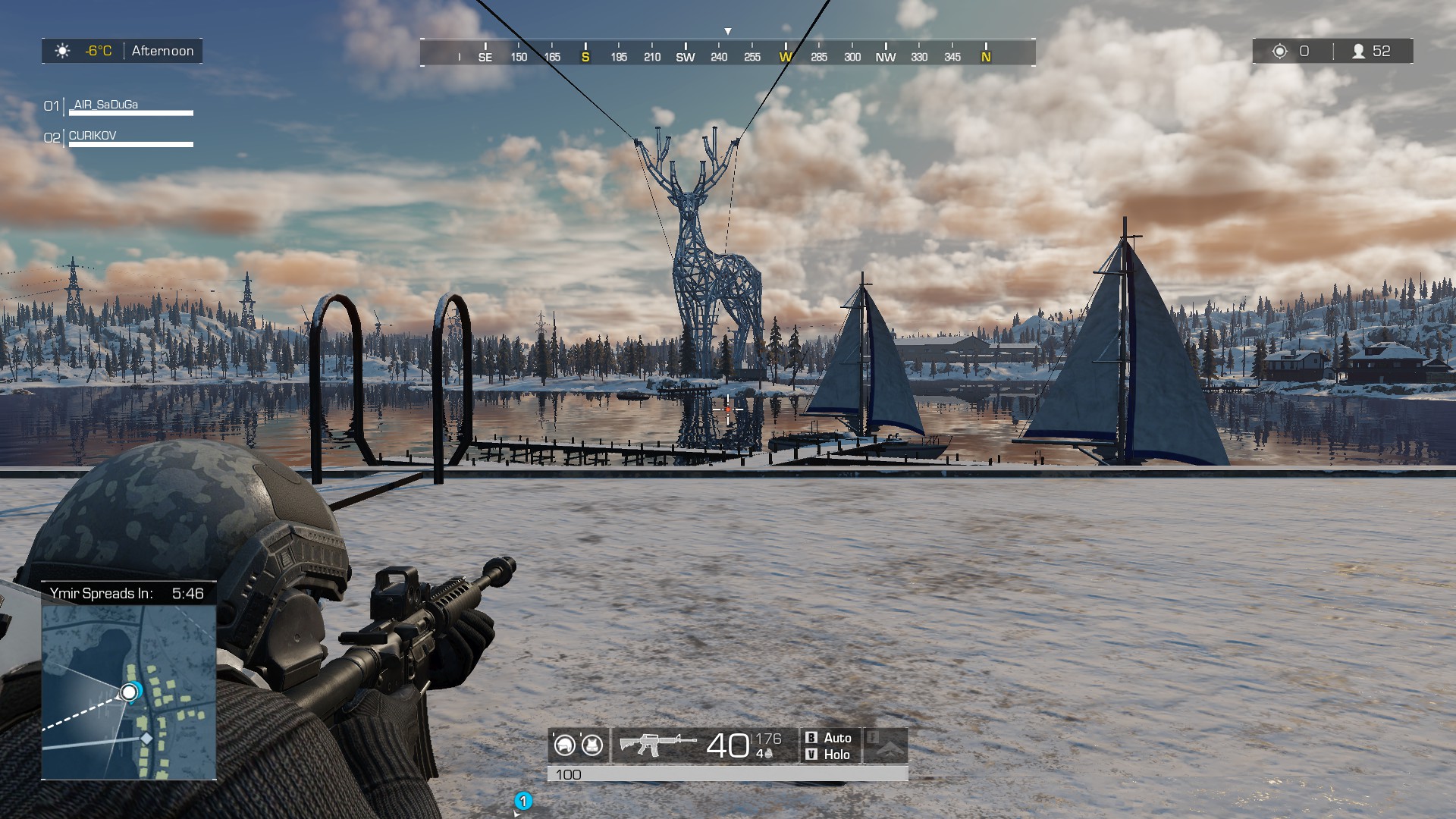Click the sun weather icon showing -6°C
This screenshot has width=1456, height=819.
pyautogui.click(x=62, y=51)
